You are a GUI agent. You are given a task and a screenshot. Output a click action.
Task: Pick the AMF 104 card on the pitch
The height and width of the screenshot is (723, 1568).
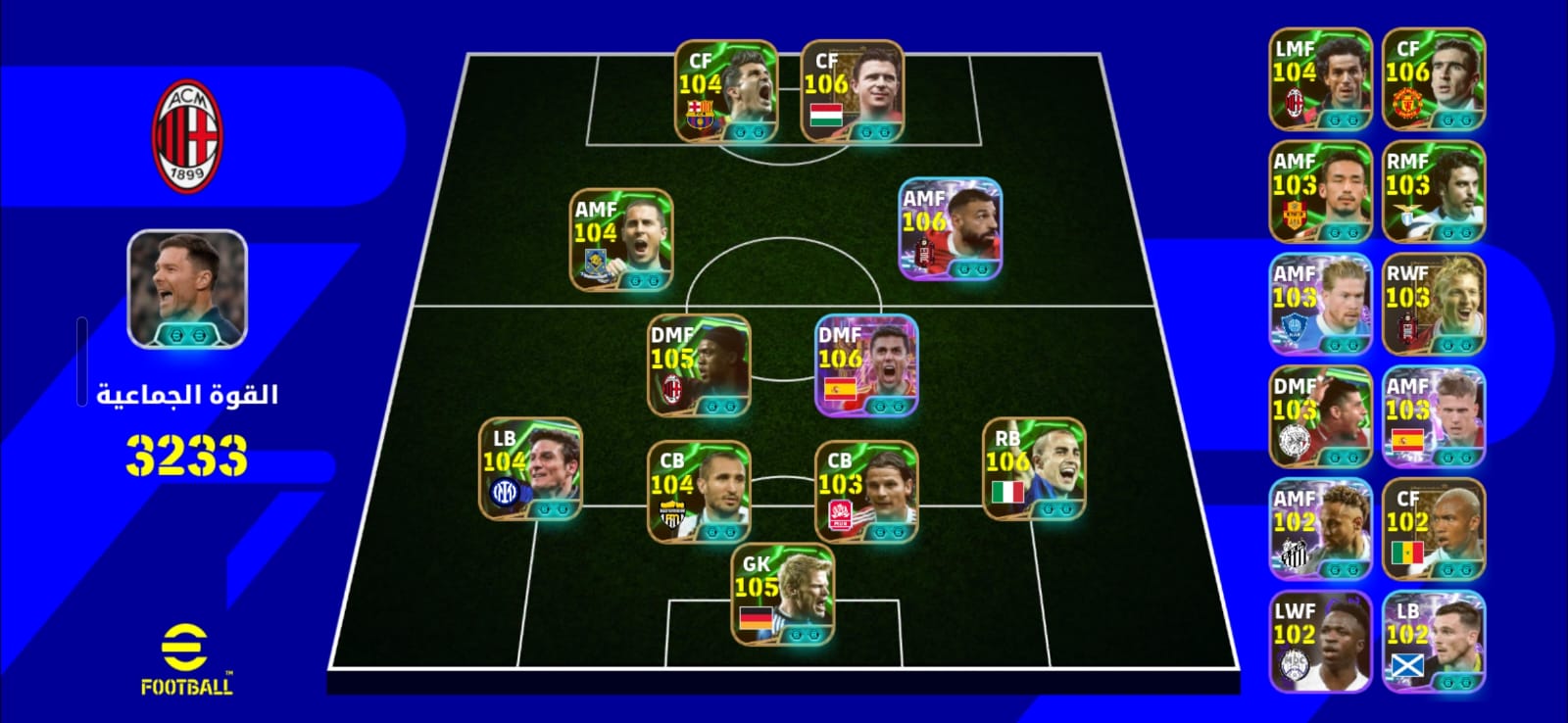point(621,240)
